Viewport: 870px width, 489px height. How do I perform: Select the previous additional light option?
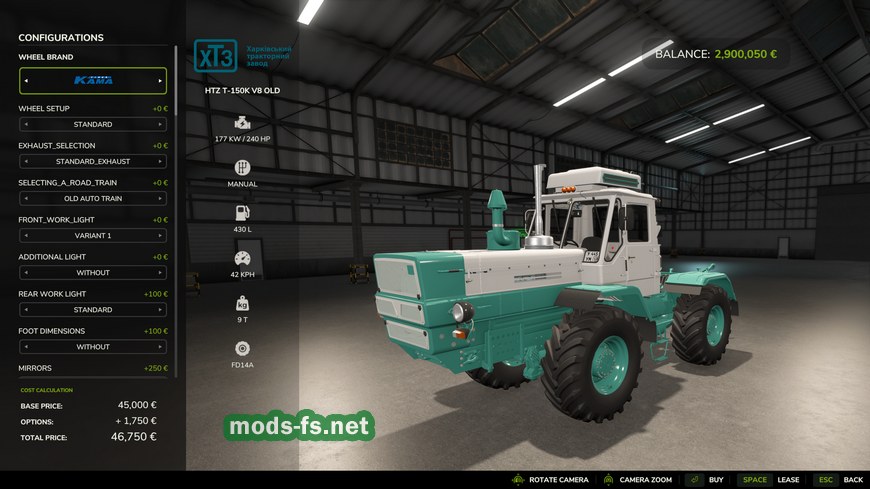[26, 273]
